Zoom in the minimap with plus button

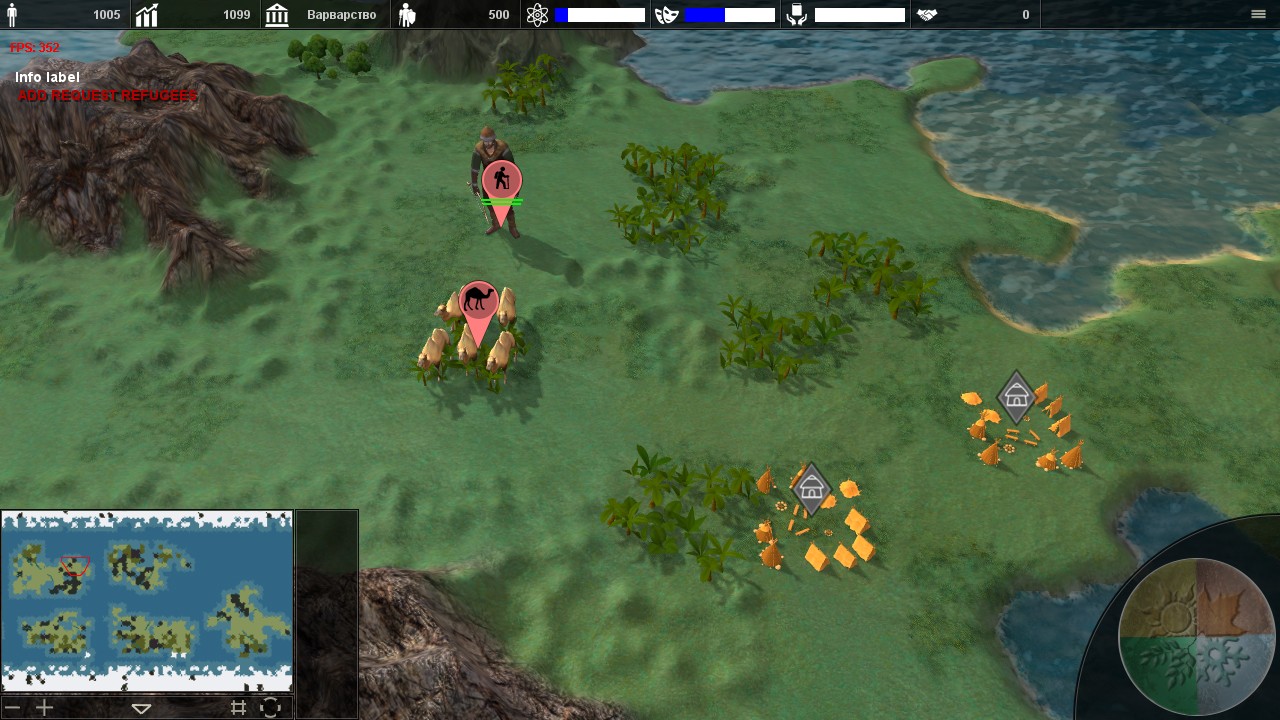click(x=44, y=708)
